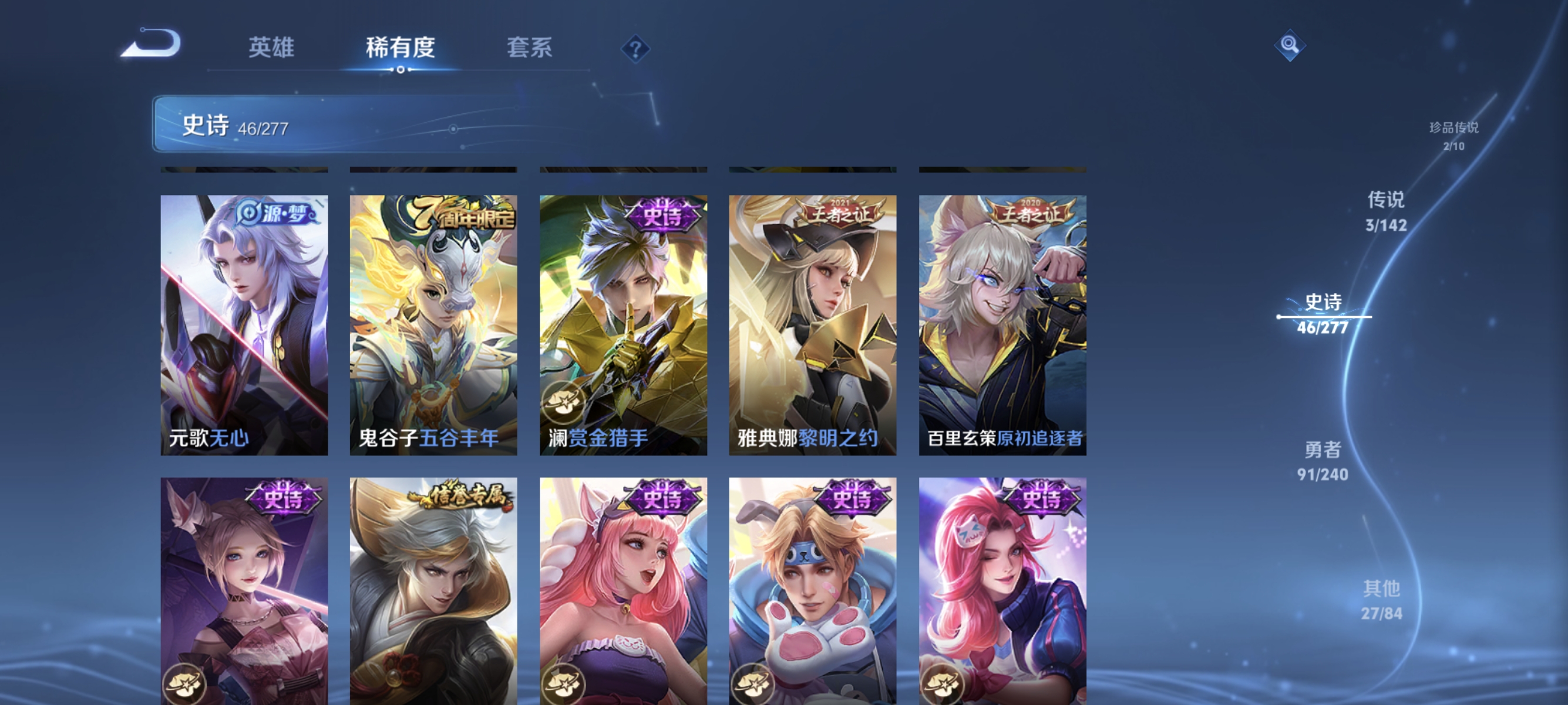Open the search with the magnifier icon

click(x=1290, y=46)
